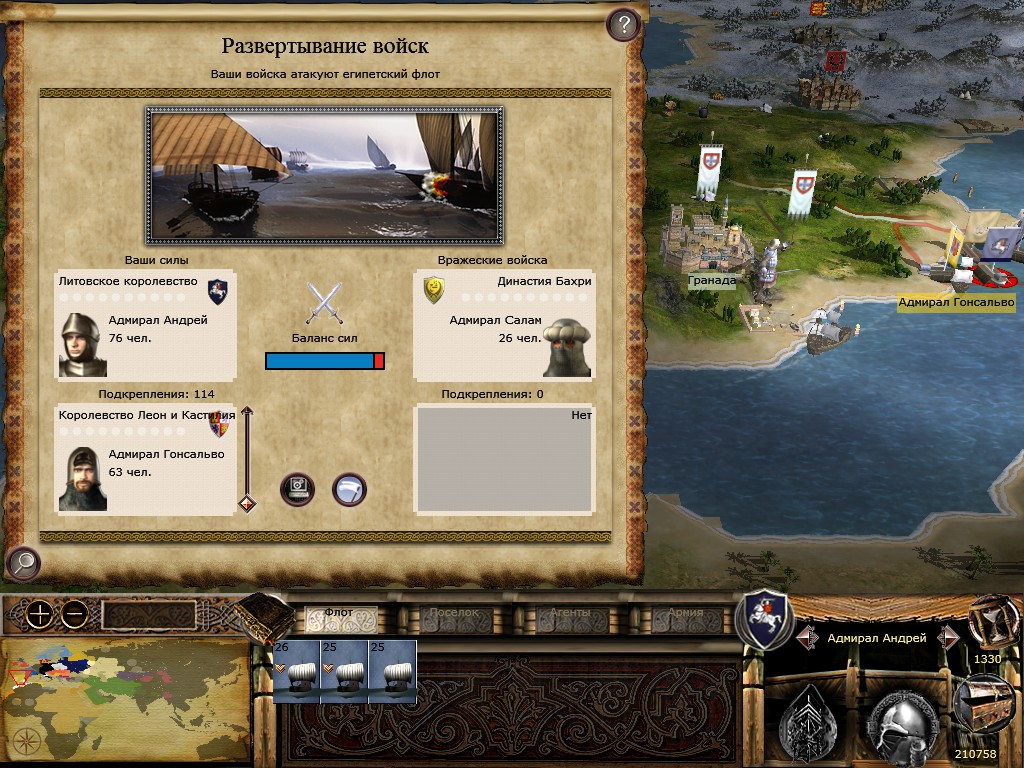Choose the white flag retreat button
The height and width of the screenshot is (768, 1024).
tap(349, 489)
